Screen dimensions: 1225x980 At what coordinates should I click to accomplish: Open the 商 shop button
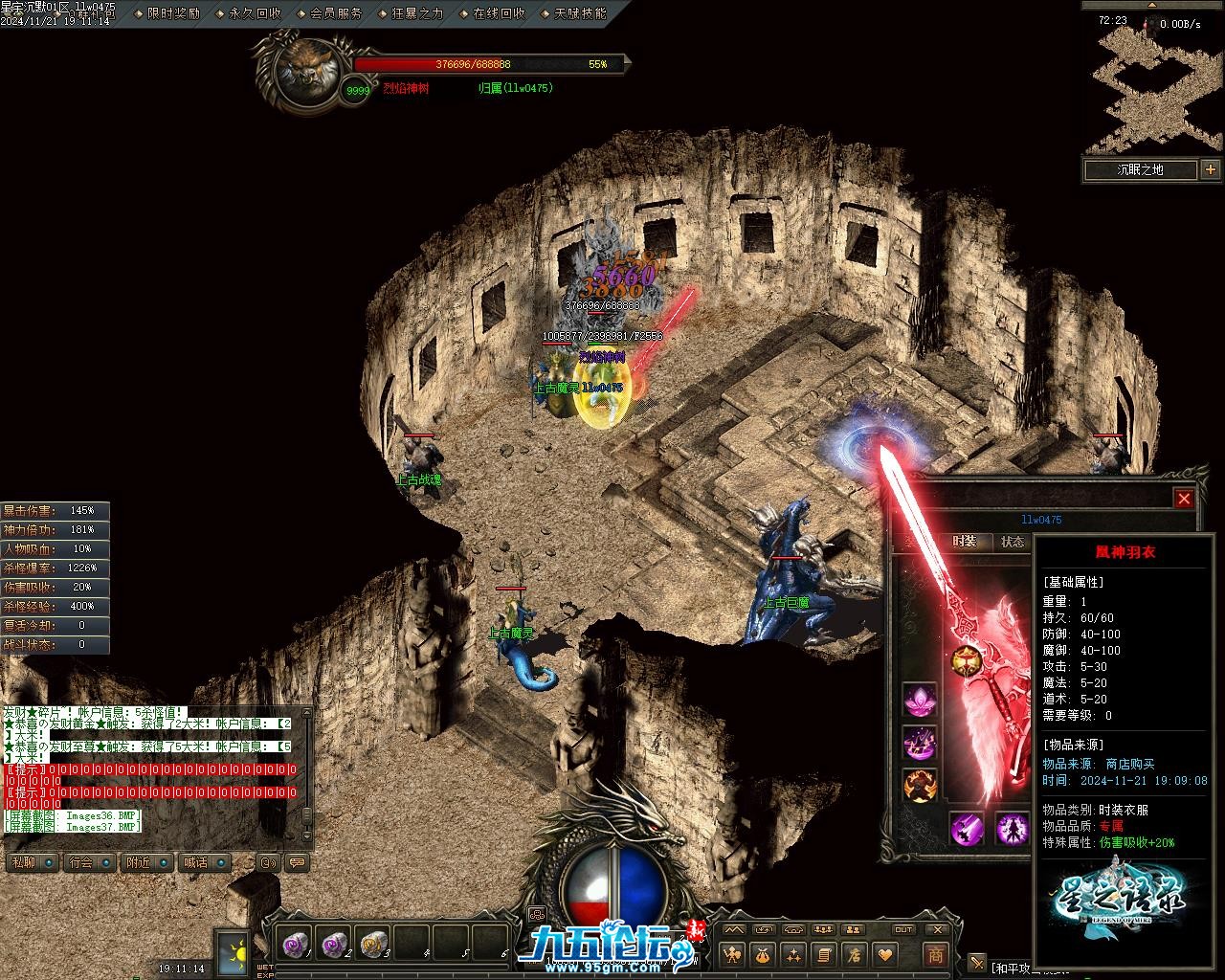coord(935,954)
